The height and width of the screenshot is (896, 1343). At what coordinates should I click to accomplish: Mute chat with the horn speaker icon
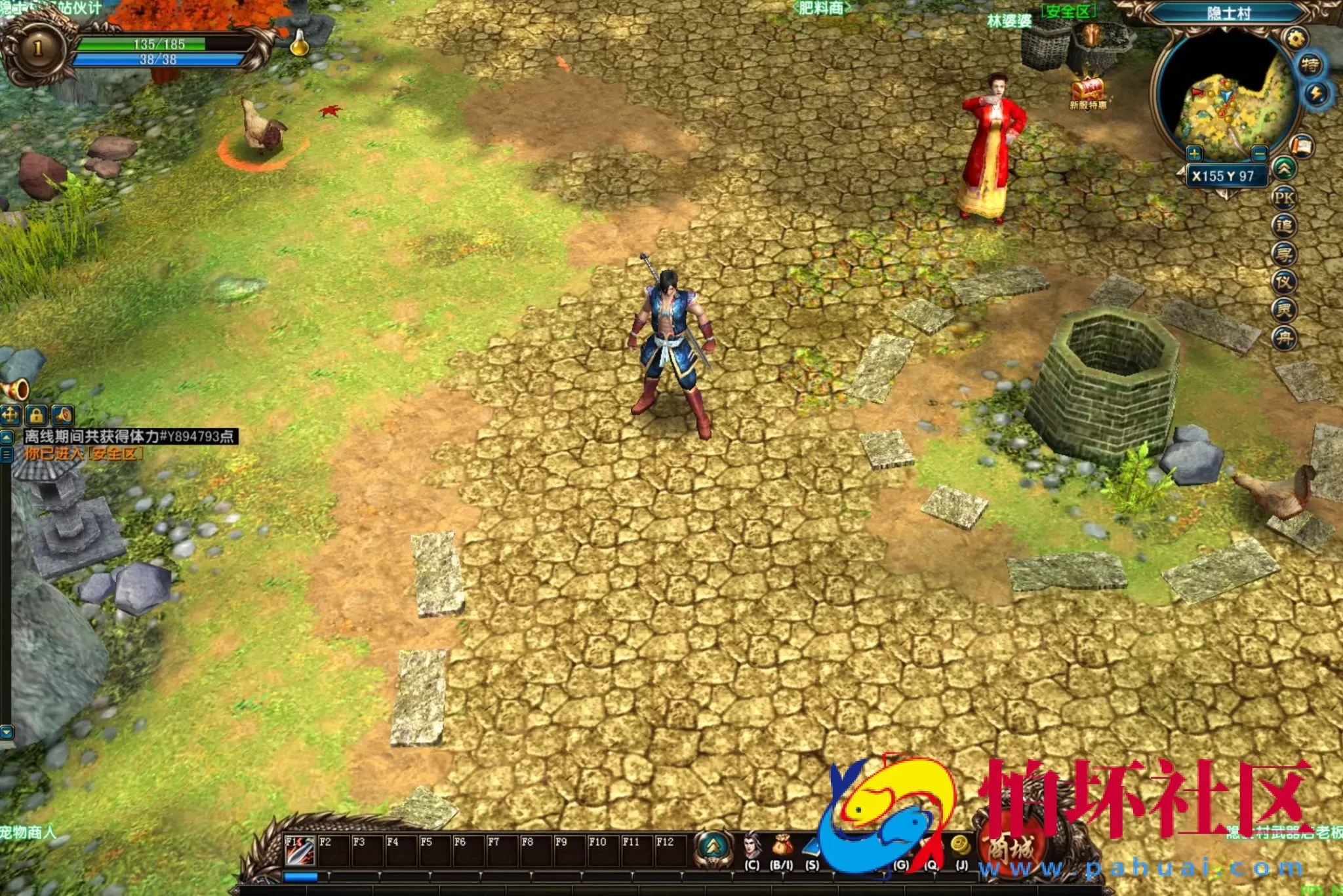62,415
